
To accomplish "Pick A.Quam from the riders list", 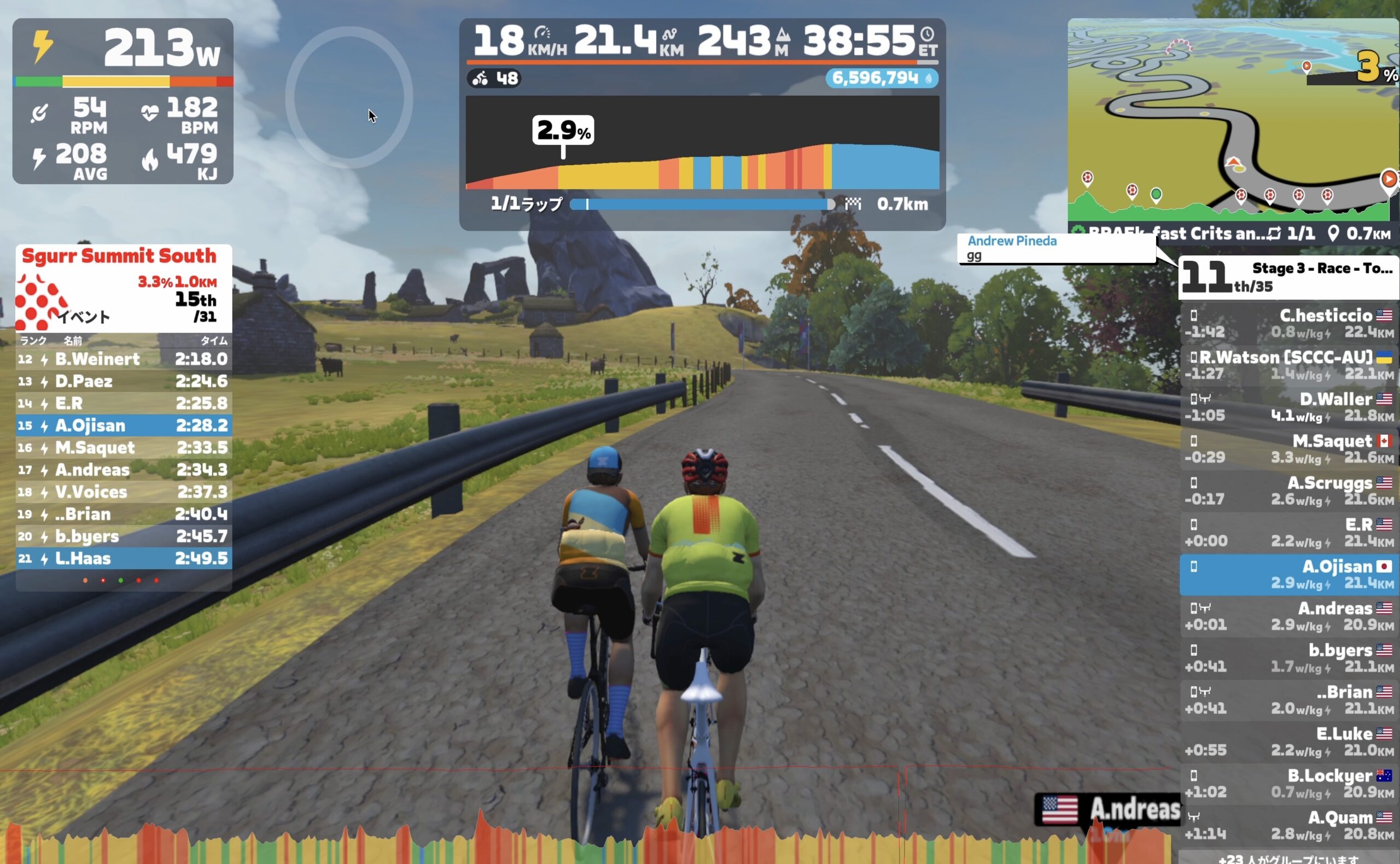I will pos(1288,825).
